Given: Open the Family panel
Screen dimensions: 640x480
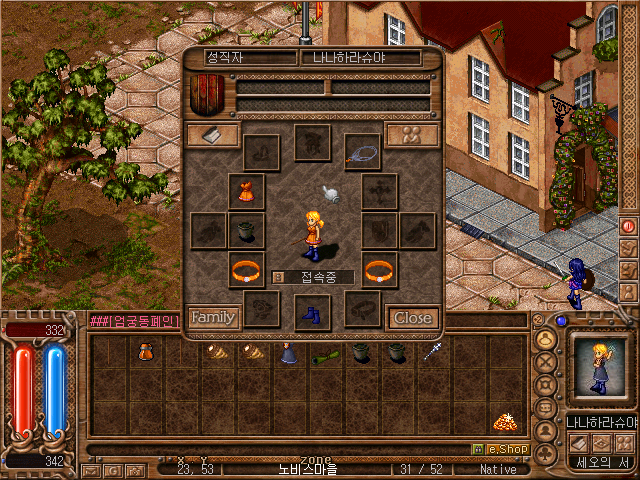Looking at the screenshot, I should (213, 317).
